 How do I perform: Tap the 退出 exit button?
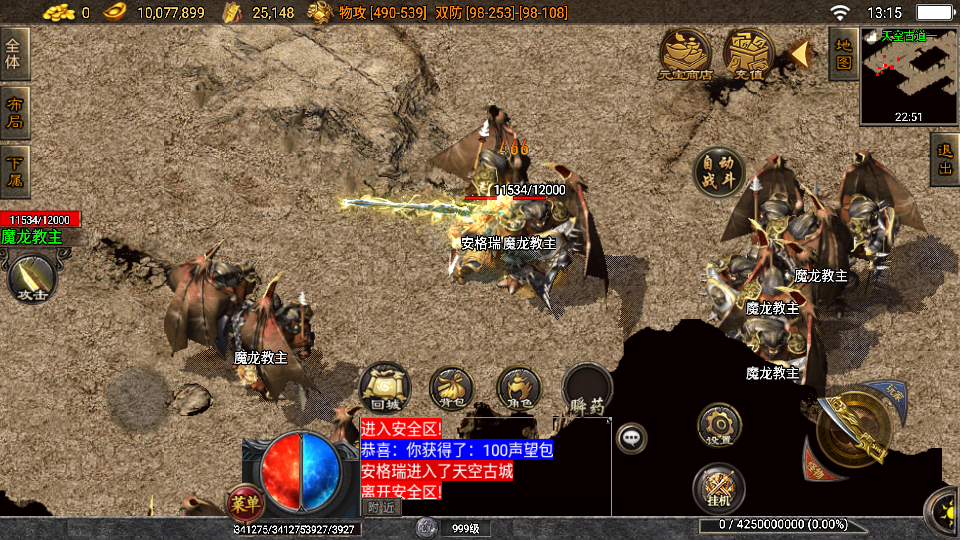pyautogui.click(x=944, y=160)
